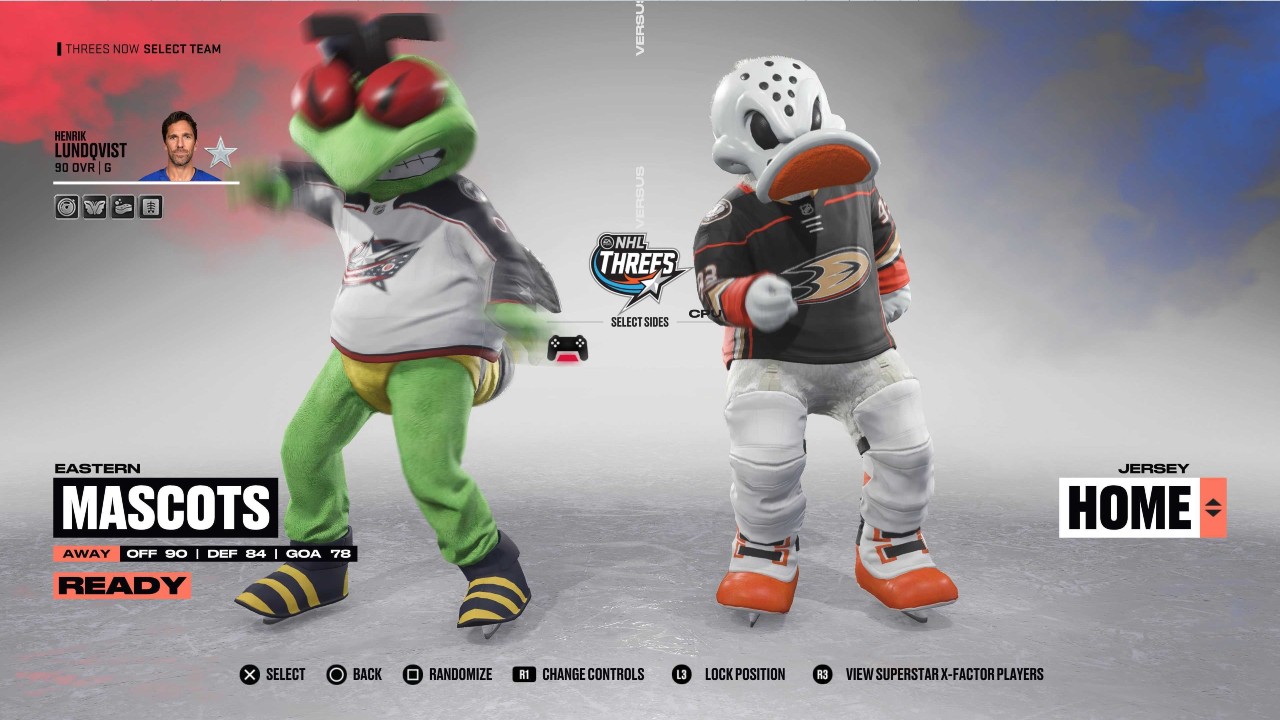Image resolution: width=1280 pixels, height=720 pixels.
Task: Select the PlayStation controller icon under Select Sides
Action: 569,346
